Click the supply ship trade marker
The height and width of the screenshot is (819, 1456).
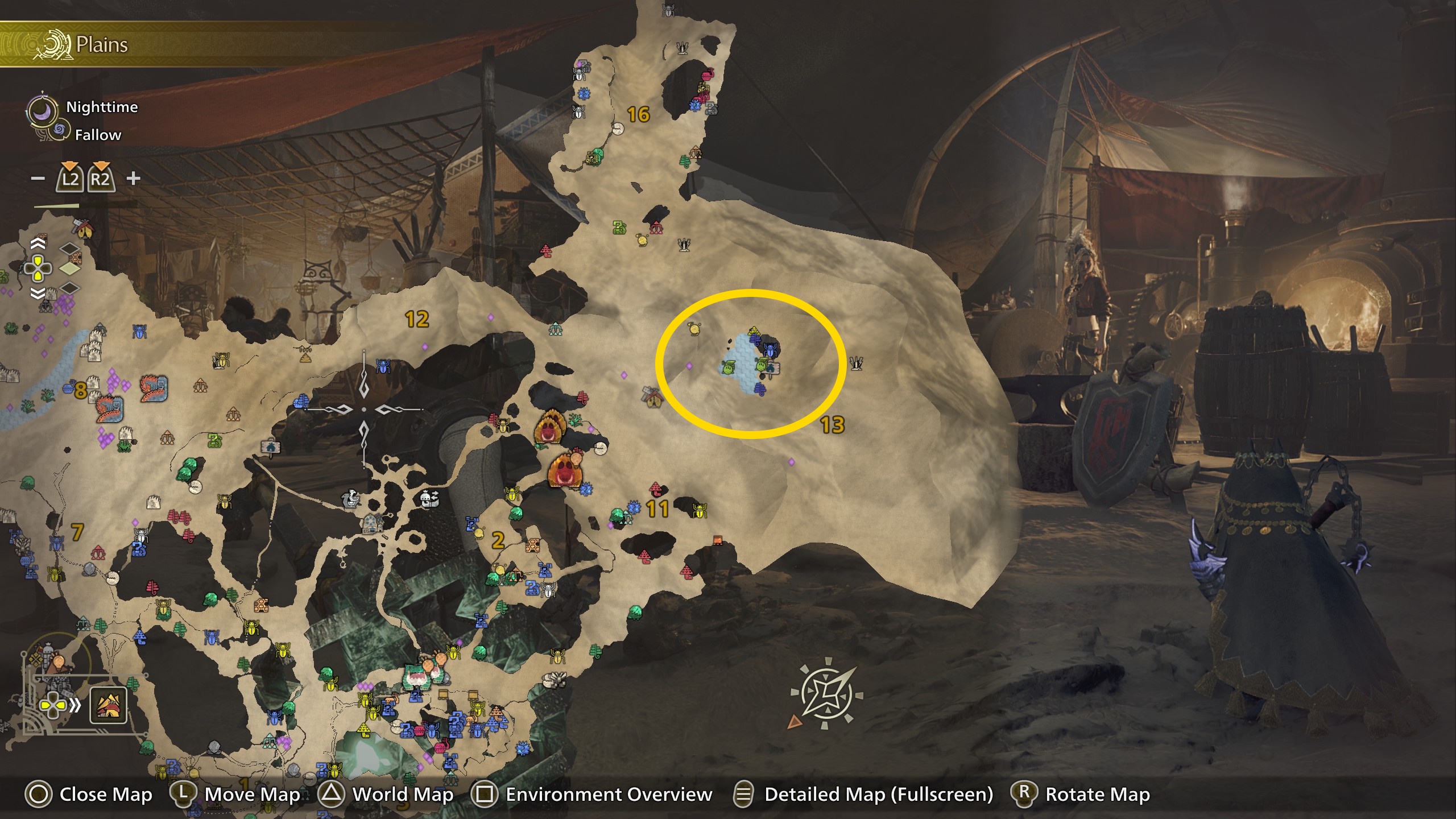pyautogui.click(x=430, y=499)
